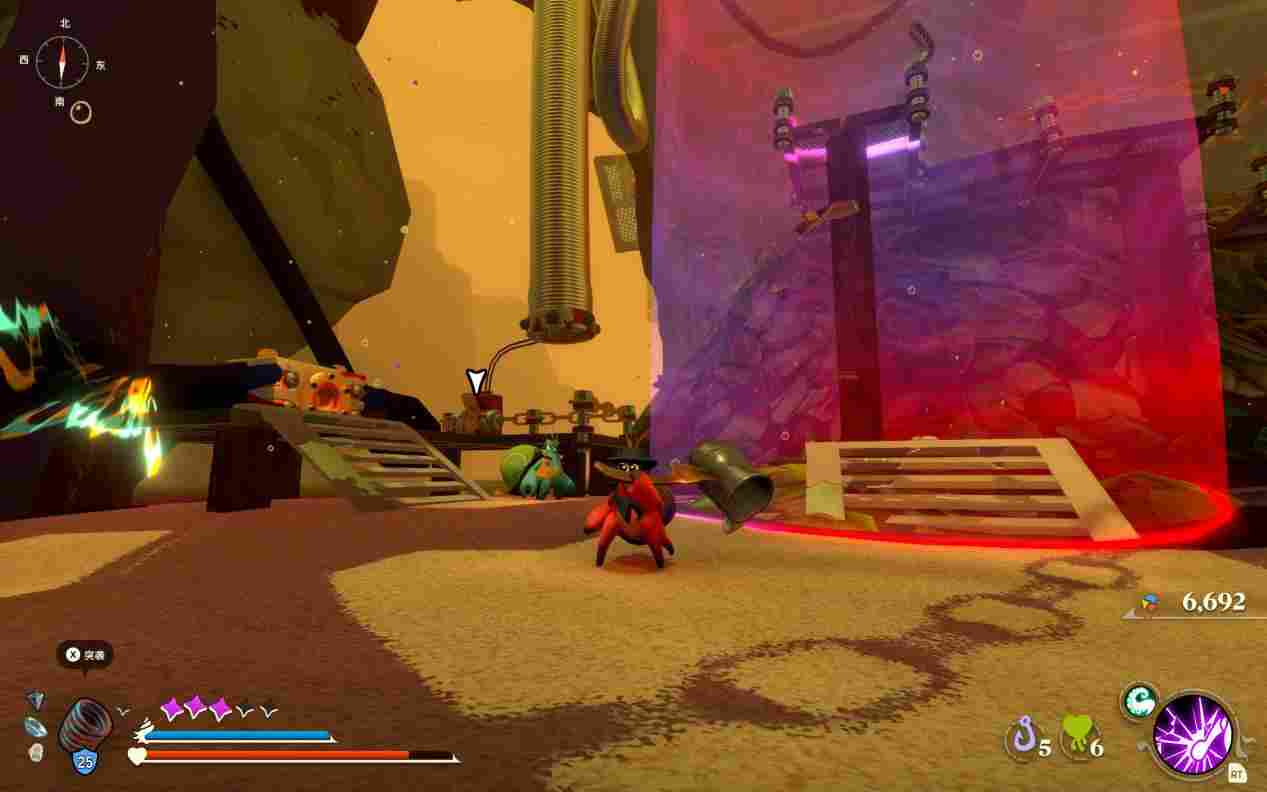Click the compass in the corner
Viewport: 1267px width, 792px height.
click(x=62, y=62)
